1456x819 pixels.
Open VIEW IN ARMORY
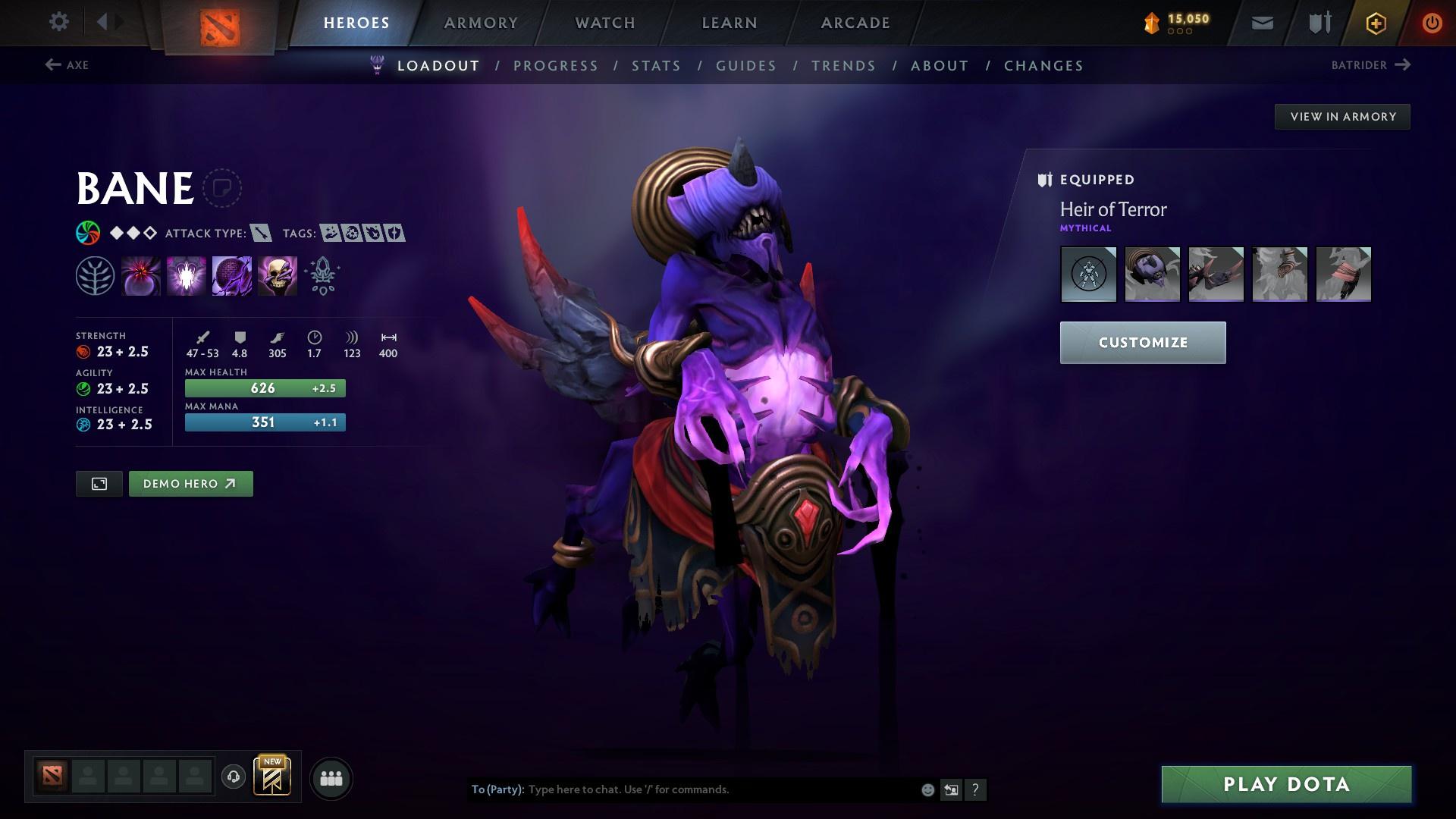coord(1342,116)
